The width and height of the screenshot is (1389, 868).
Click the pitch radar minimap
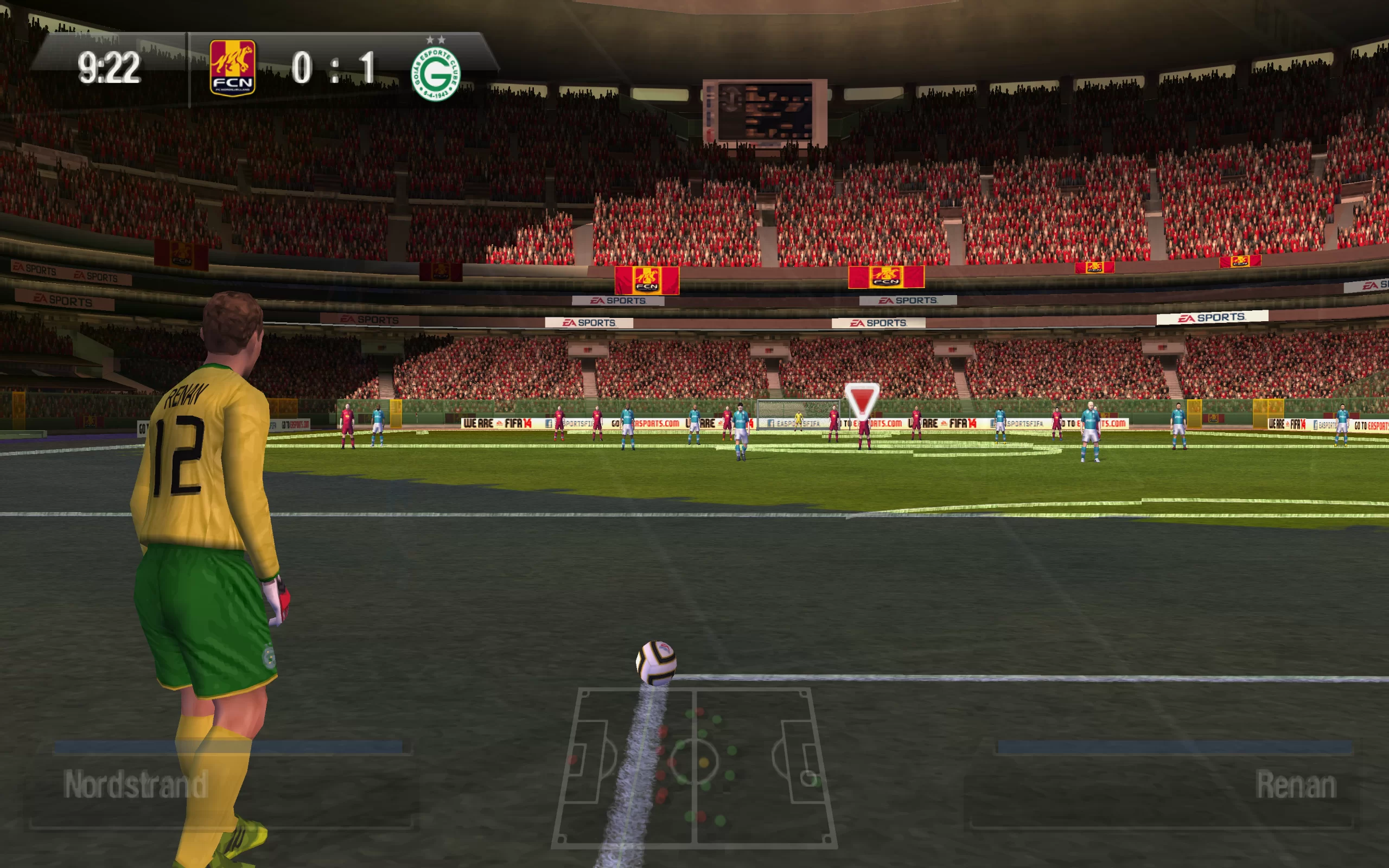[694, 767]
